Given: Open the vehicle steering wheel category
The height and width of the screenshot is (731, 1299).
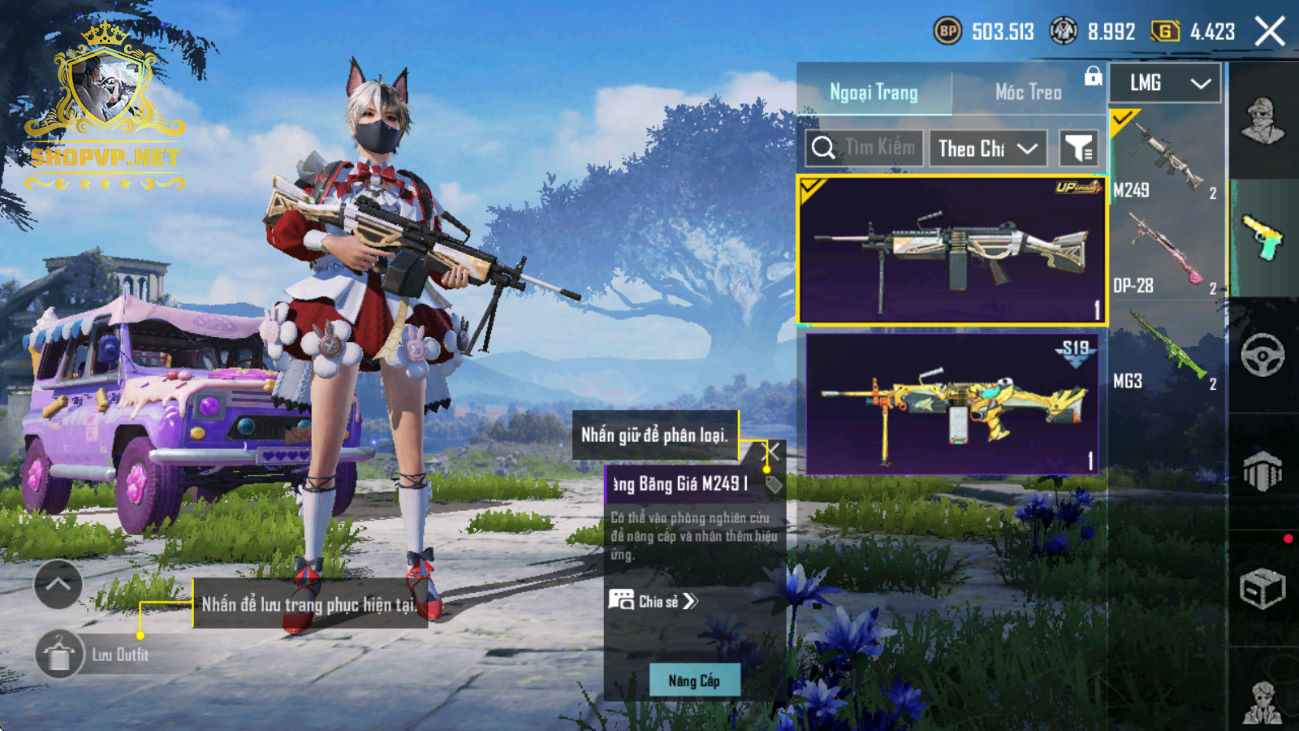Looking at the screenshot, I should pyautogui.click(x=1263, y=357).
